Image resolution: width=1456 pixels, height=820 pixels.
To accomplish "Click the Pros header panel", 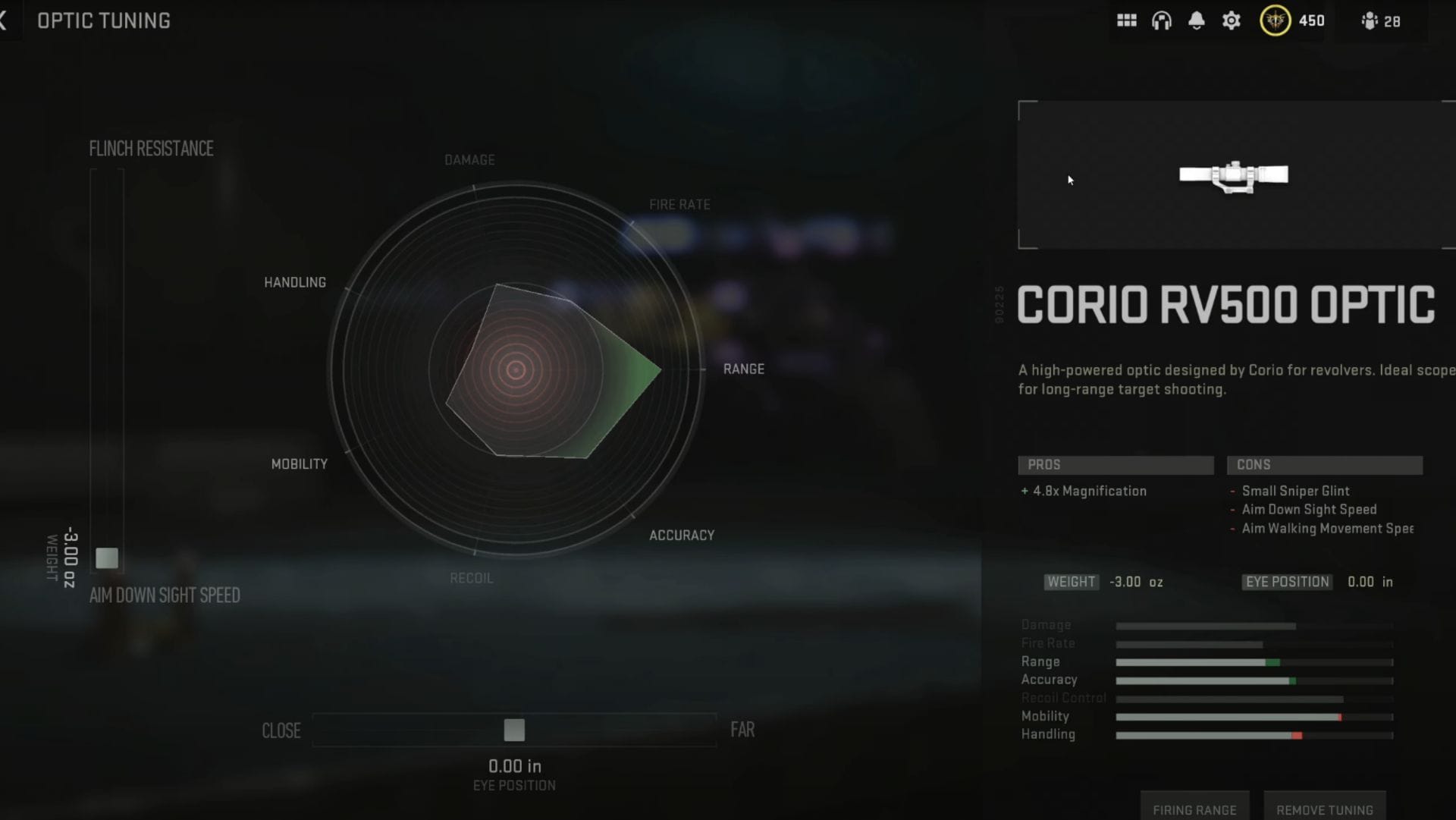I will pos(1116,465).
